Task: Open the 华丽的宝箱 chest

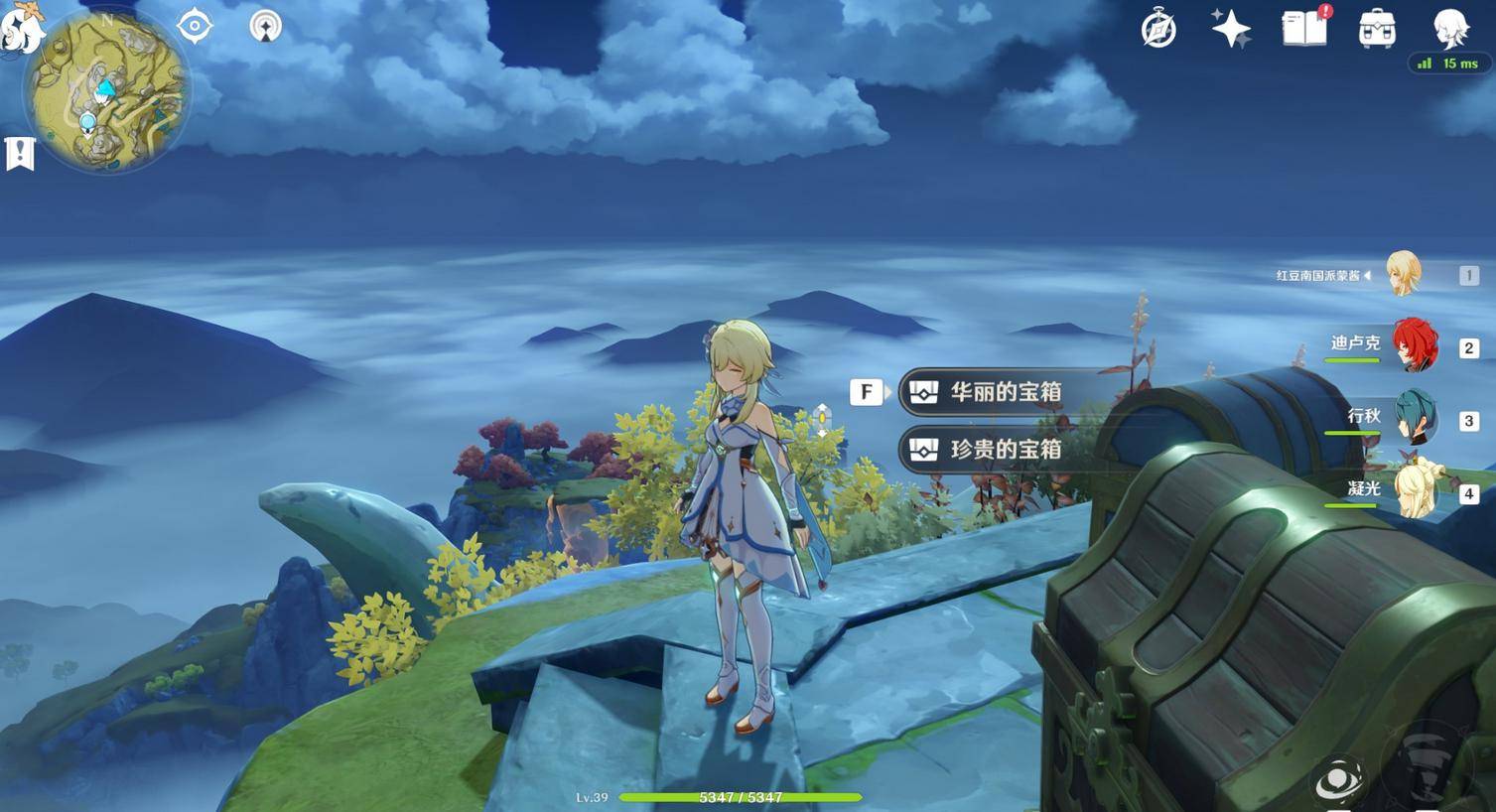Action: coord(1005,392)
